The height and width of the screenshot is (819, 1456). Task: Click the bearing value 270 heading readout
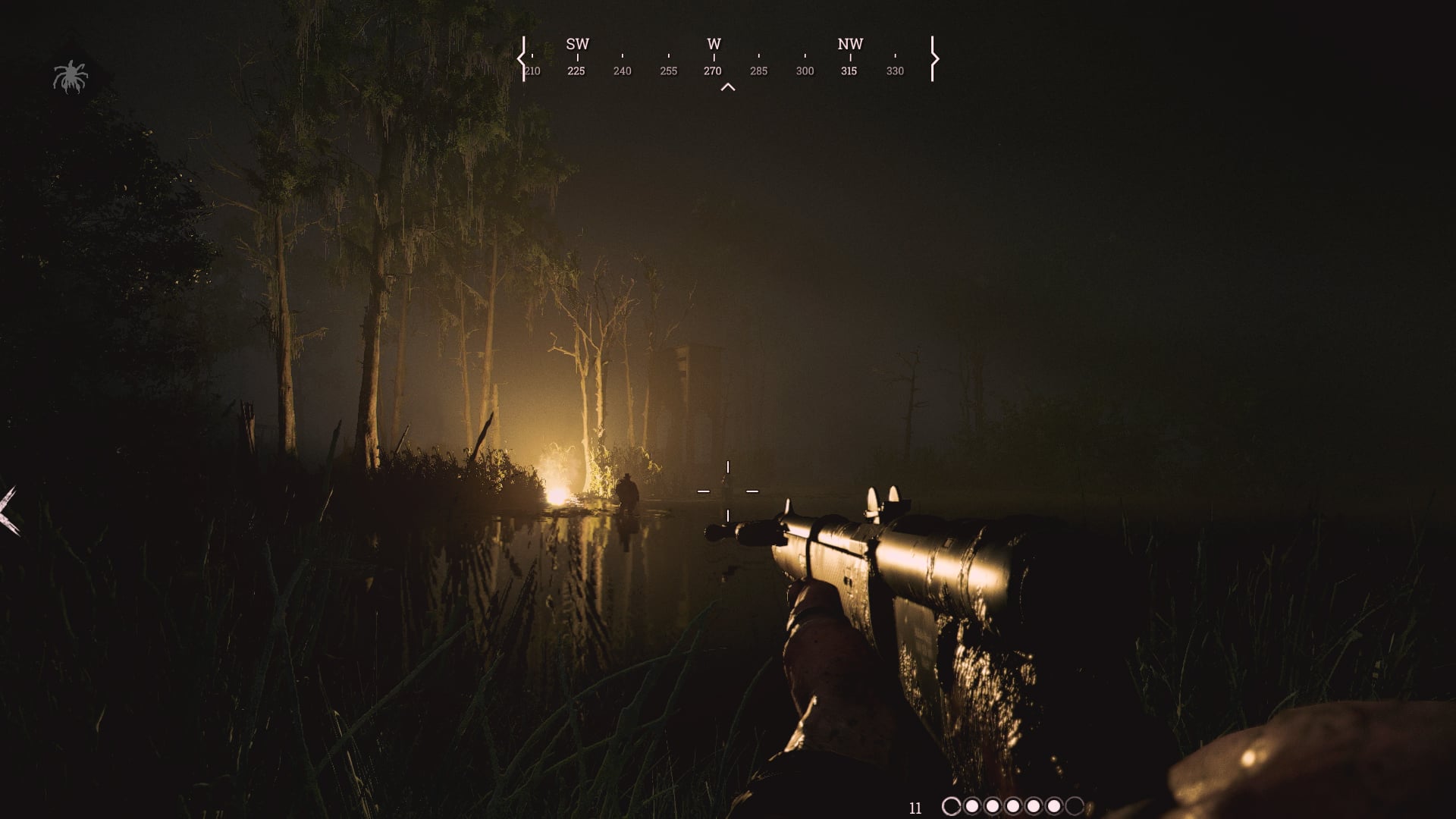[x=713, y=71]
